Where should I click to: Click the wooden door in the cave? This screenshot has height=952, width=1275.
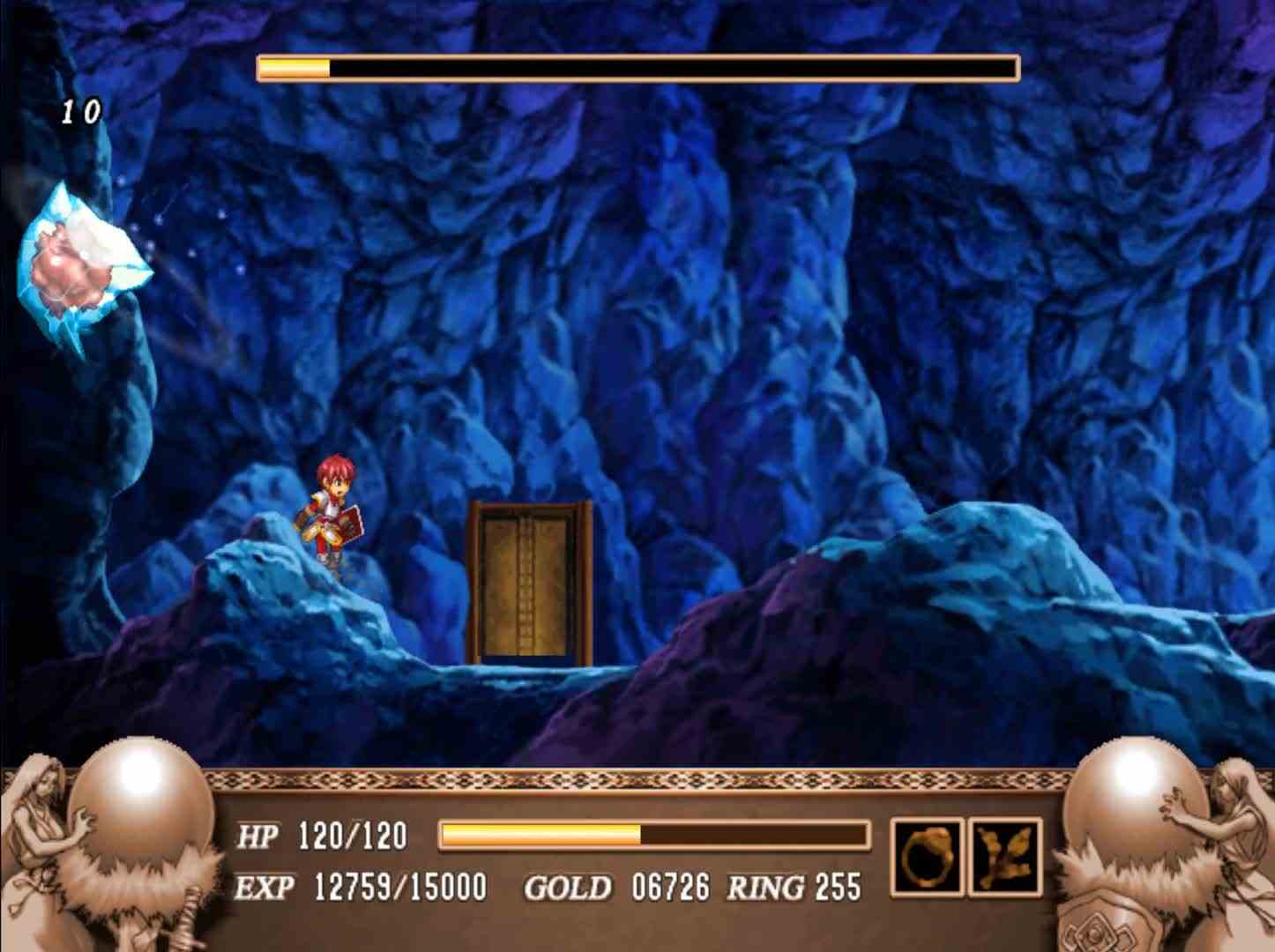pyautogui.click(x=527, y=582)
